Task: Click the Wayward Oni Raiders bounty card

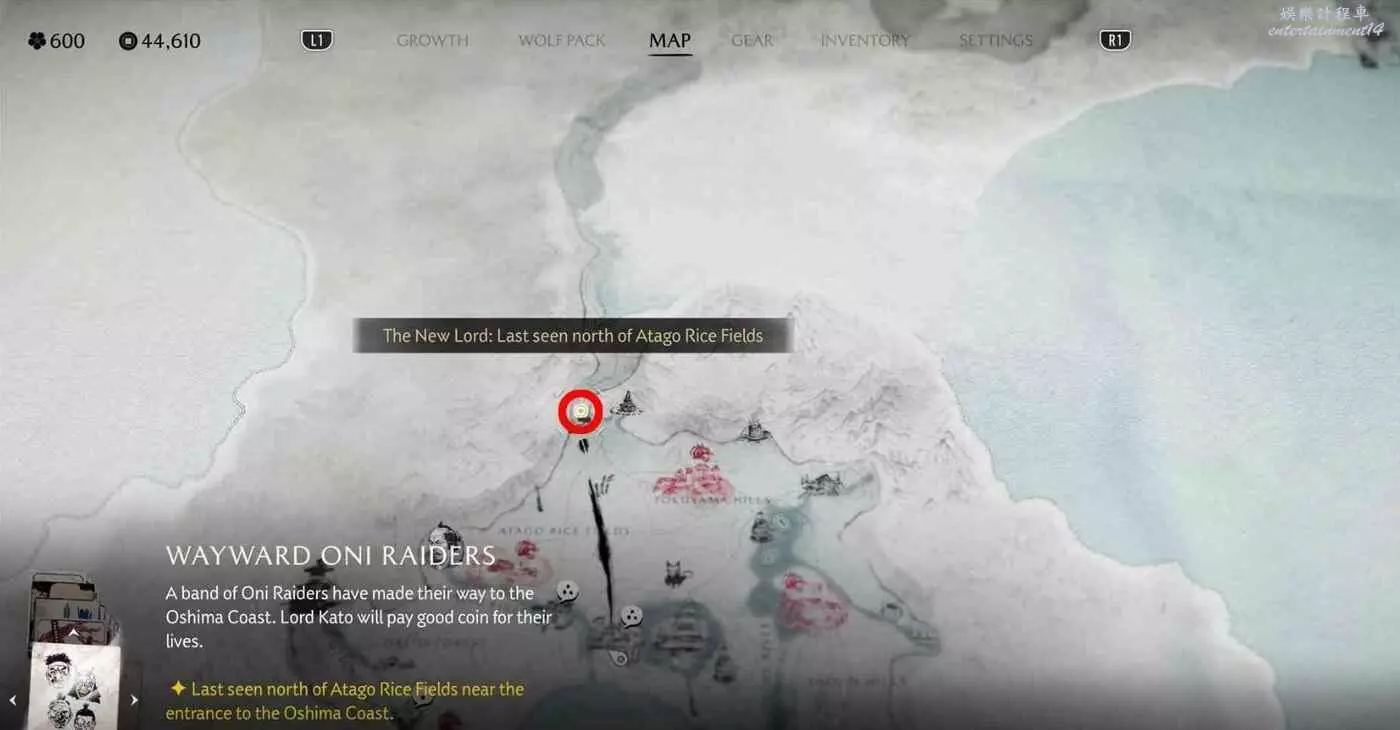Action: [74, 687]
